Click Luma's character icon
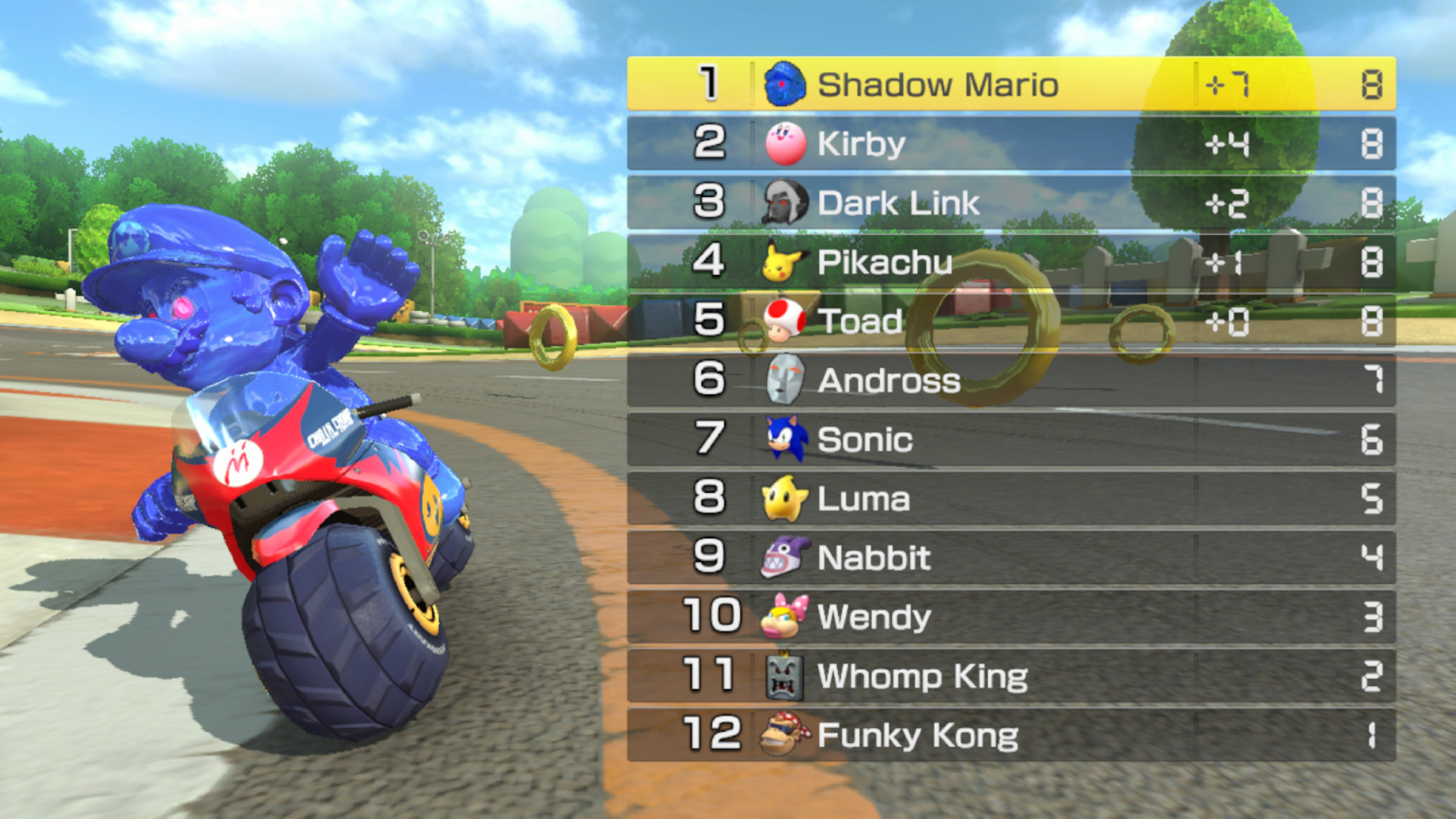The height and width of the screenshot is (819, 1456). pos(785,499)
